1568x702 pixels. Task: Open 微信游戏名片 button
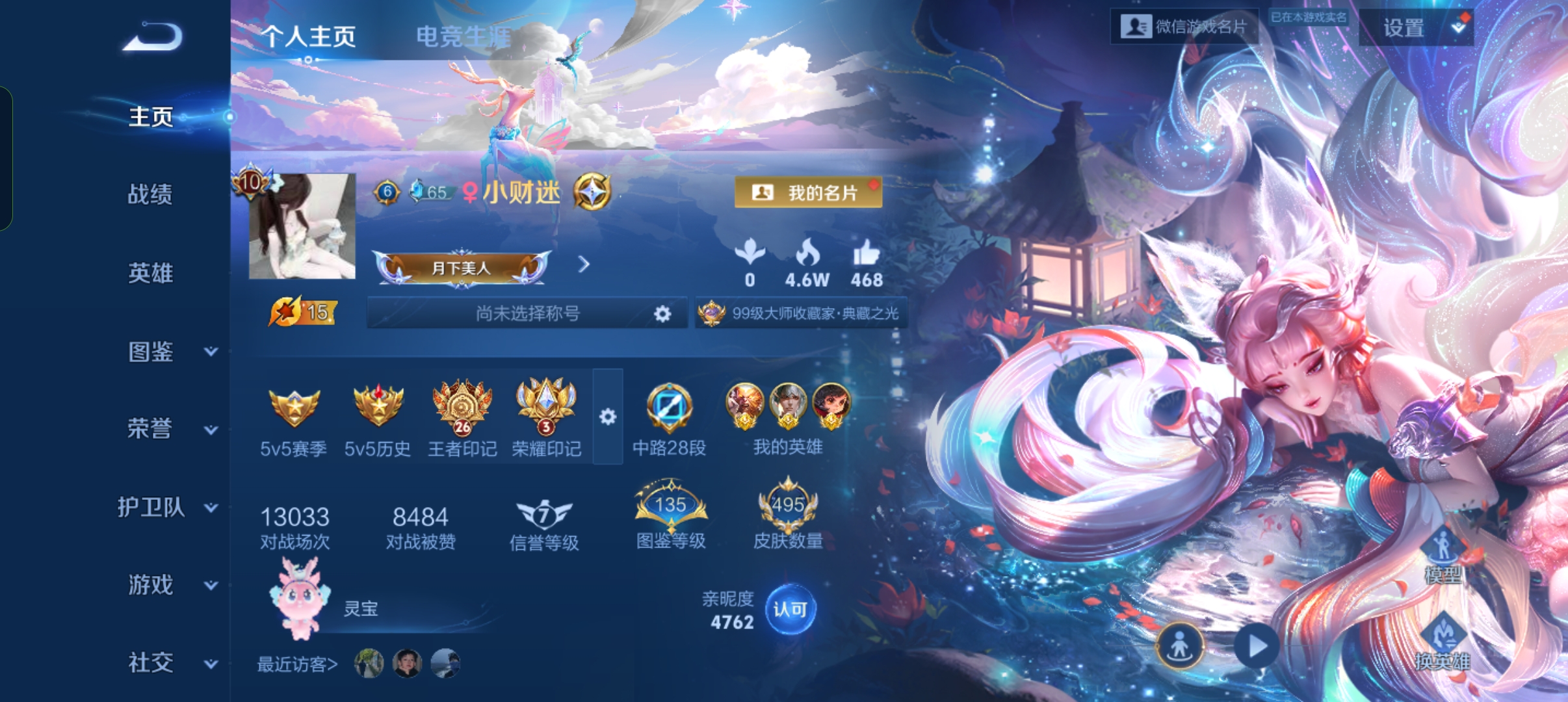click(1184, 27)
